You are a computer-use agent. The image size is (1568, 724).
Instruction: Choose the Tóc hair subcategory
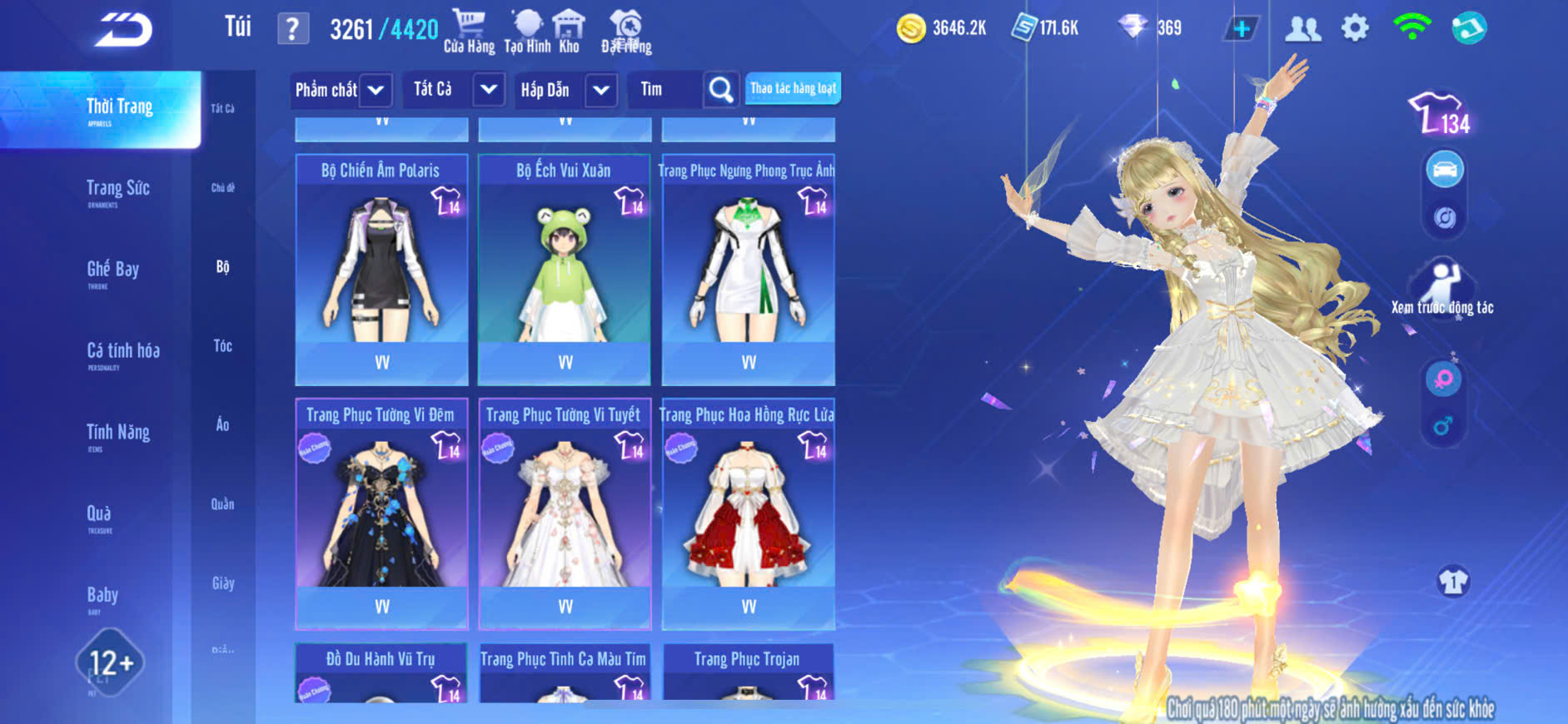[222, 345]
